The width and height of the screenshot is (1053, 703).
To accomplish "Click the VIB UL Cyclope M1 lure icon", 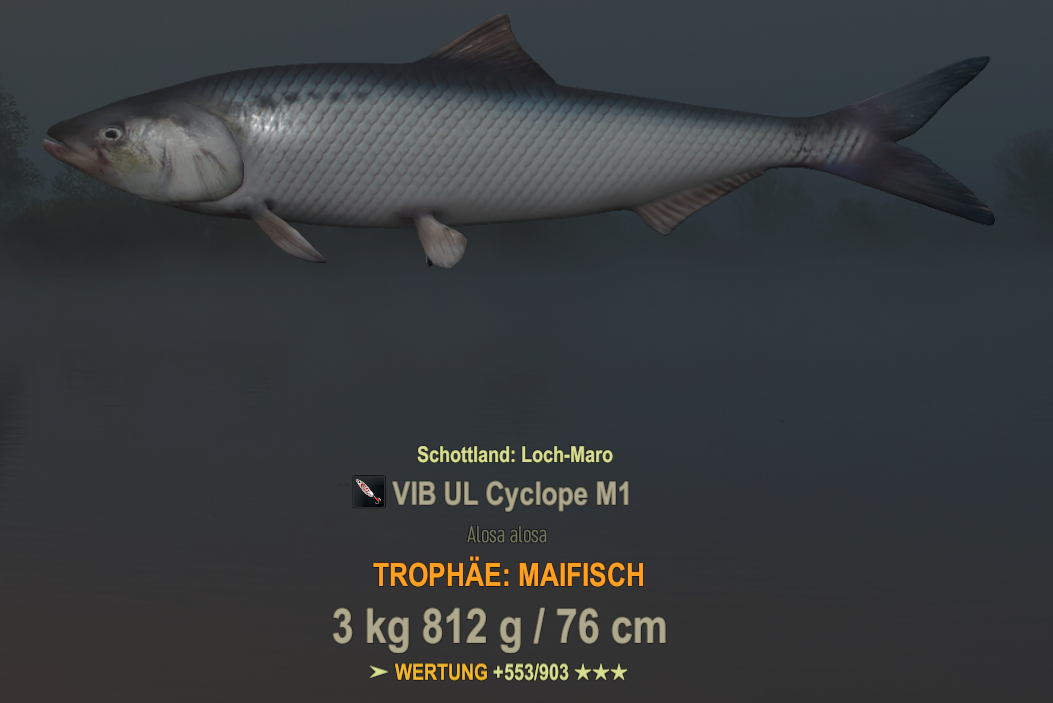I will (368, 492).
